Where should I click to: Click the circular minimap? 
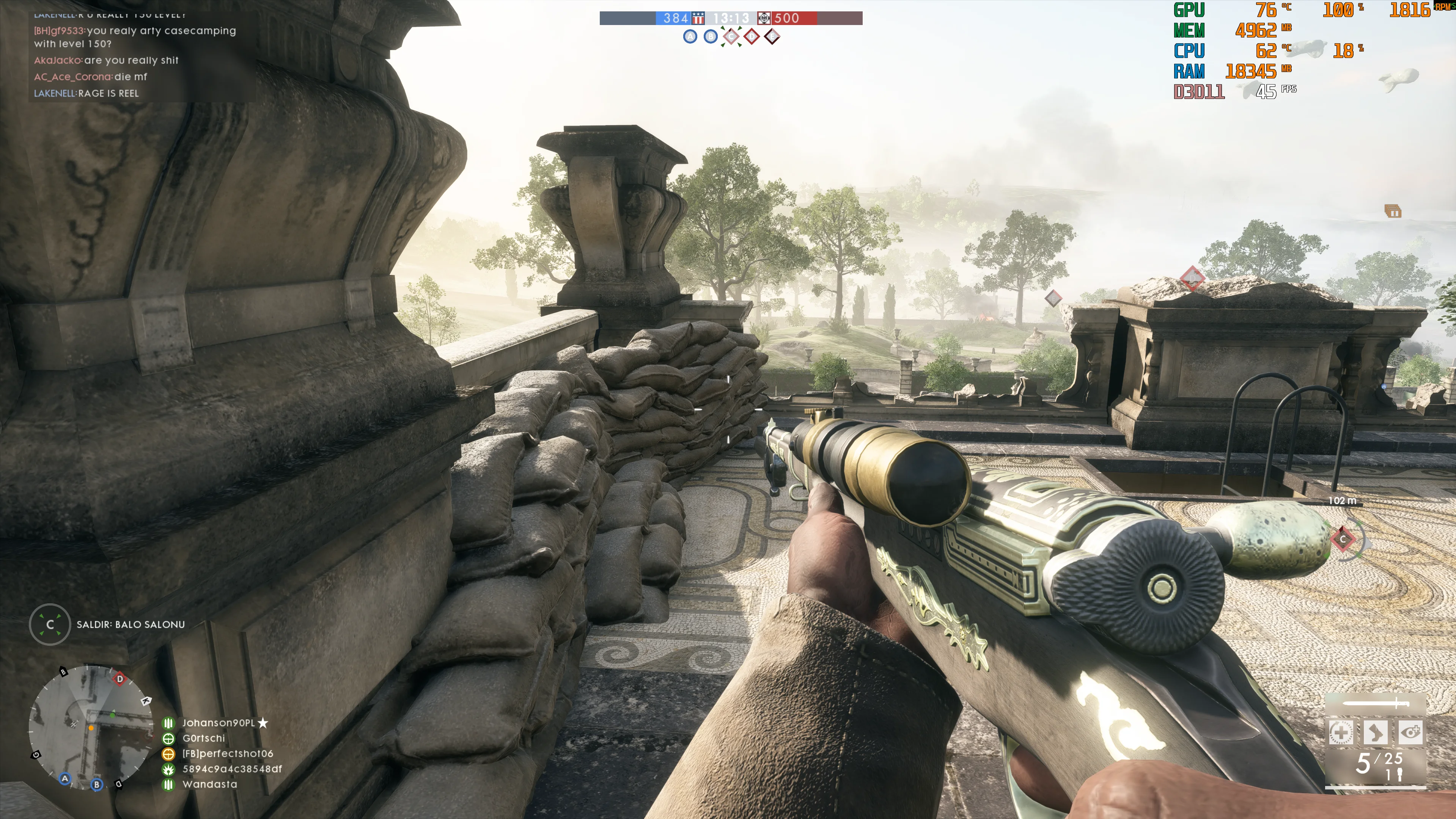pos(90,727)
